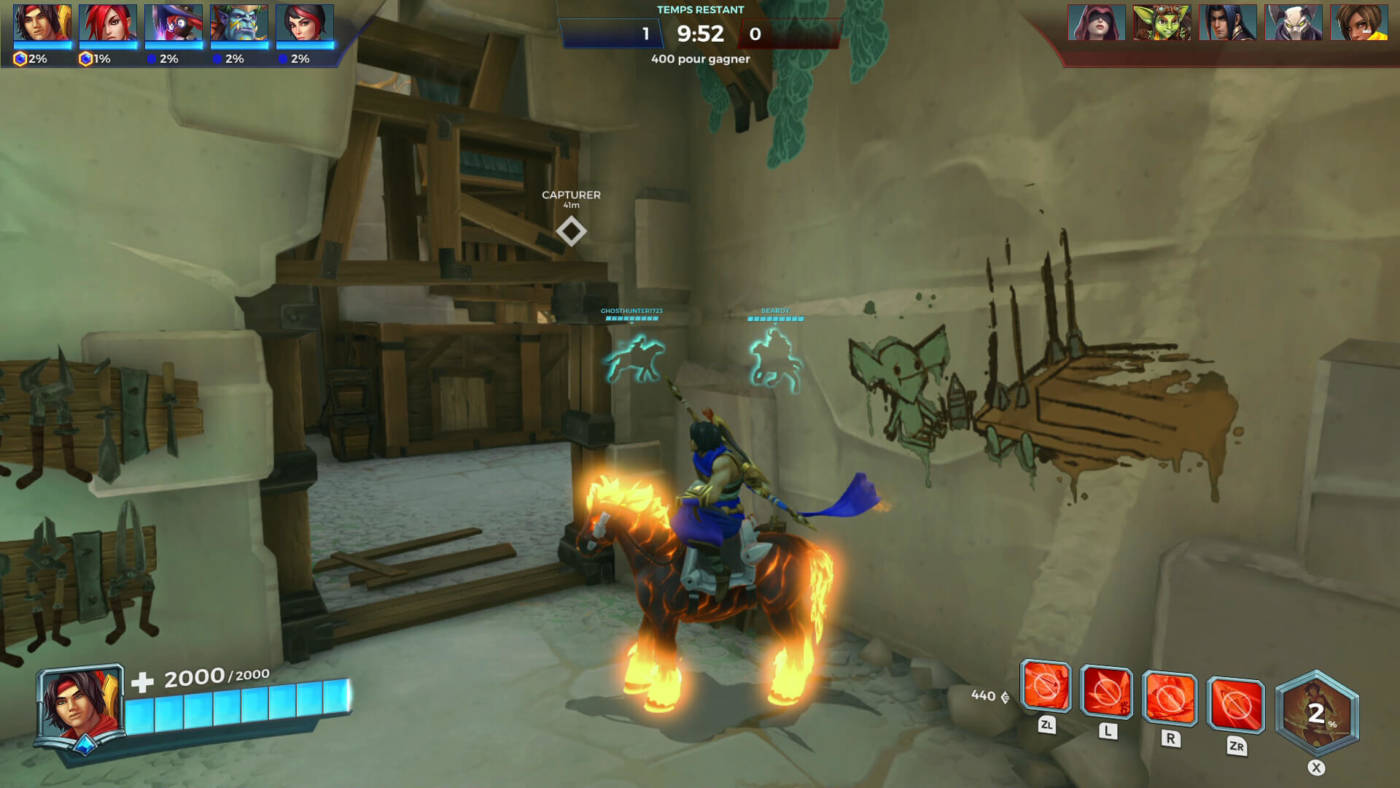Activate the disabled ability icon labeled ZR
Screen dimensions: 1400x788
[x=1235, y=704]
